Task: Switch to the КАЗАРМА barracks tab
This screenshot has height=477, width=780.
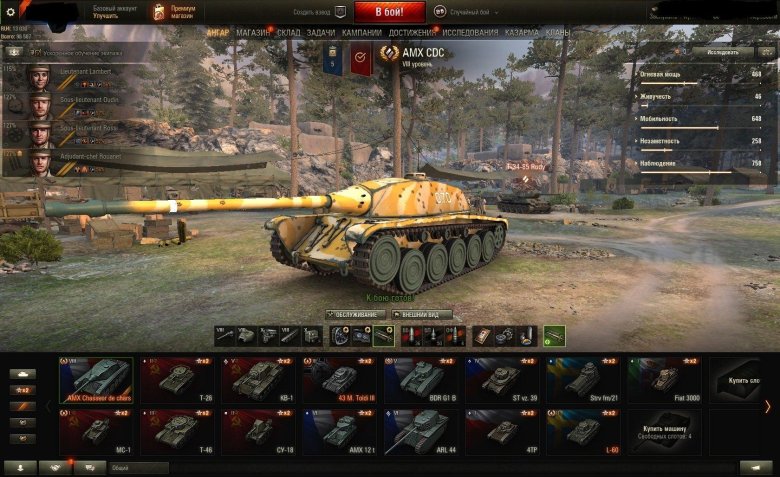Action: click(521, 33)
